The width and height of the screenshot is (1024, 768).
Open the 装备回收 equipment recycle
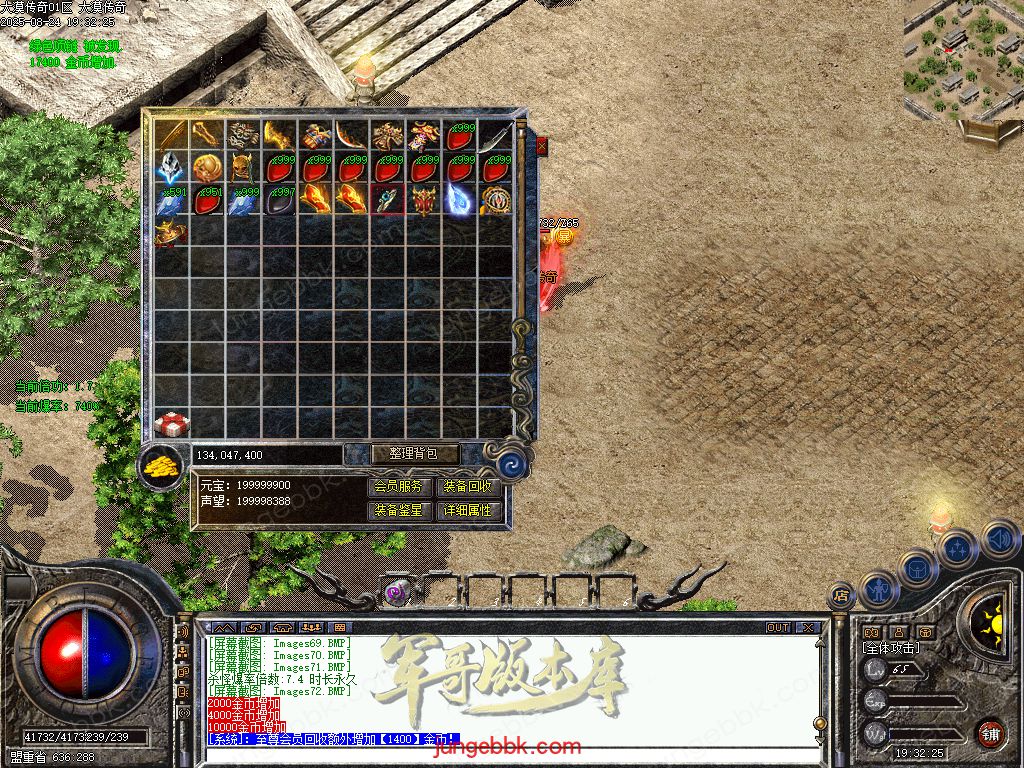468,487
